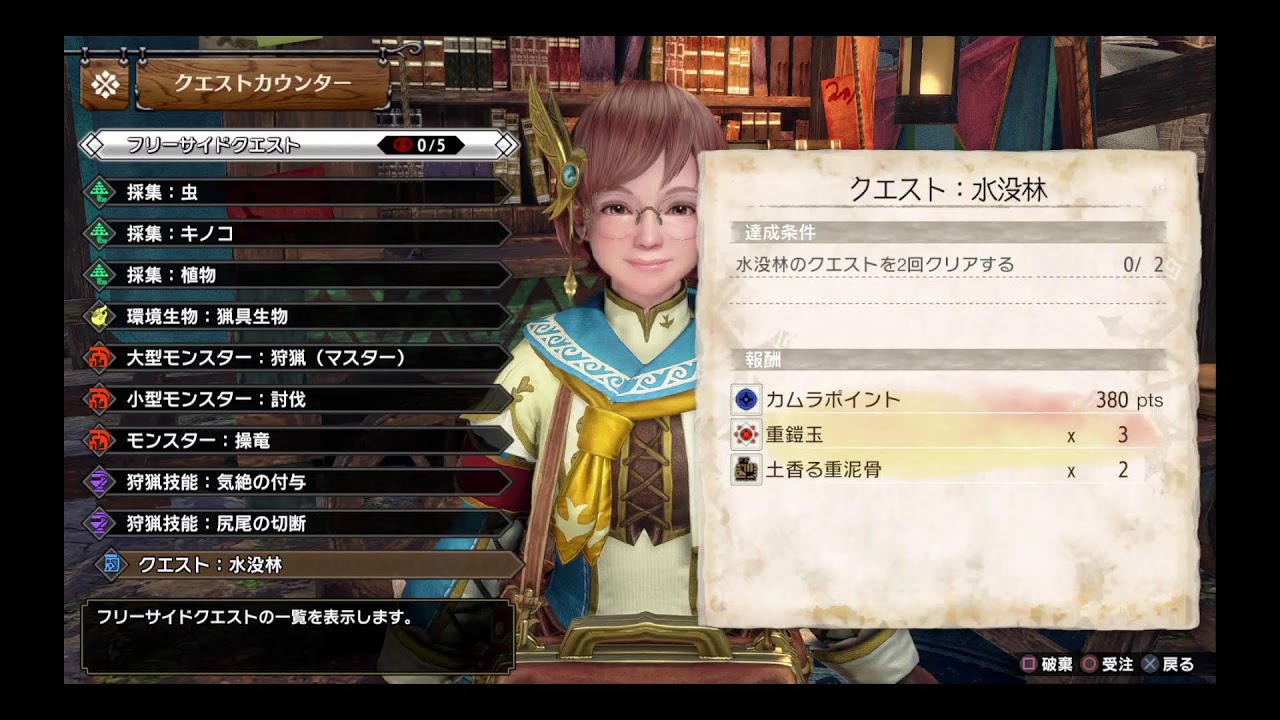This screenshot has width=1280, height=720.
Task: Switch category with the header's left arrow
Action: [91, 145]
